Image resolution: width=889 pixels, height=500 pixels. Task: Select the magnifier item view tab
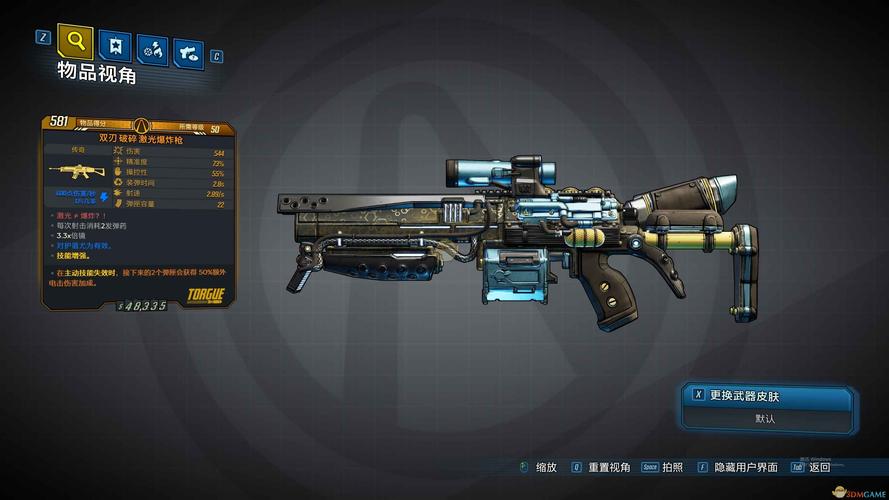(76, 43)
